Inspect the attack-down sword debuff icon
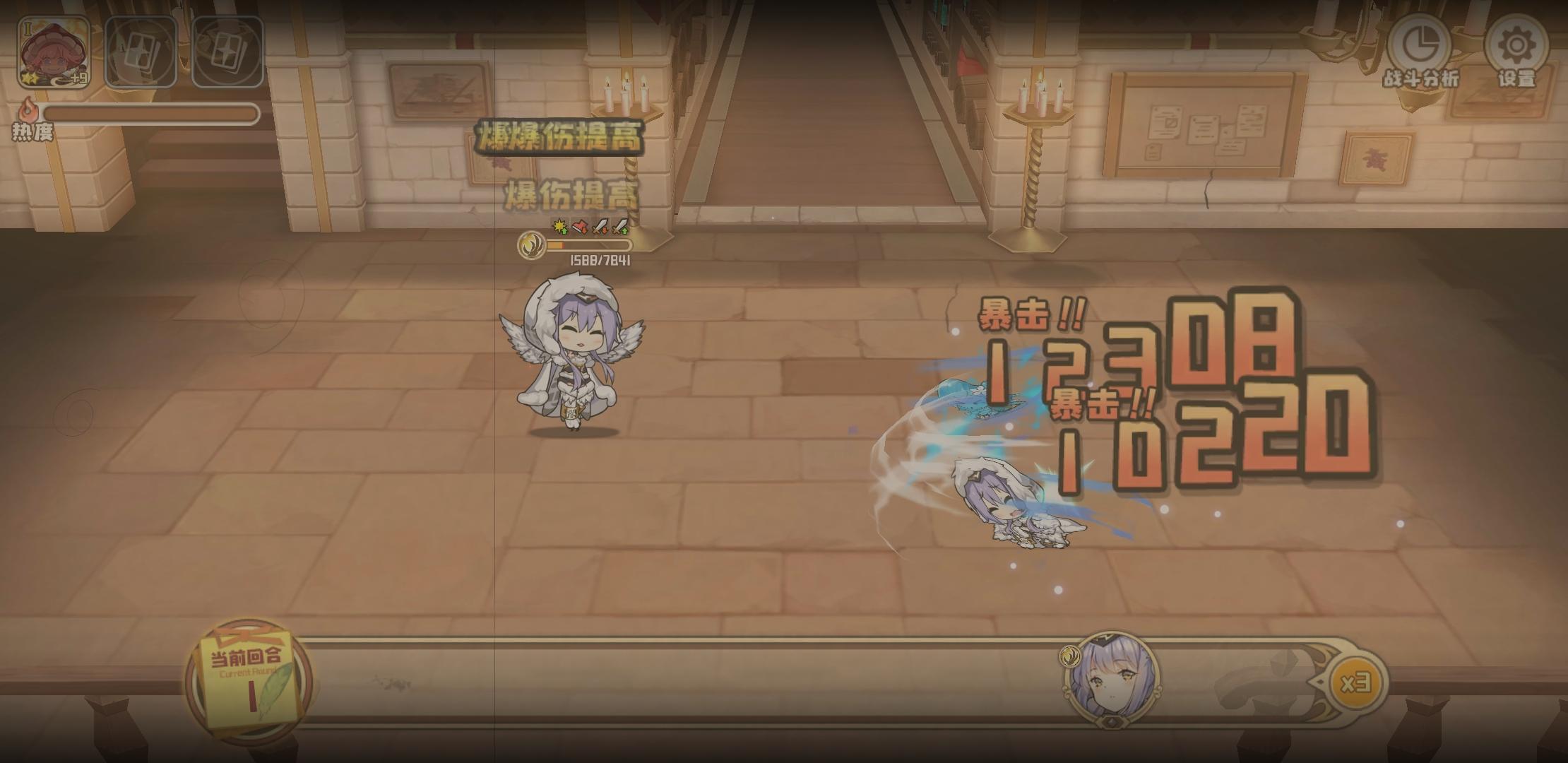This screenshot has width=1568, height=763. click(600, 226)
